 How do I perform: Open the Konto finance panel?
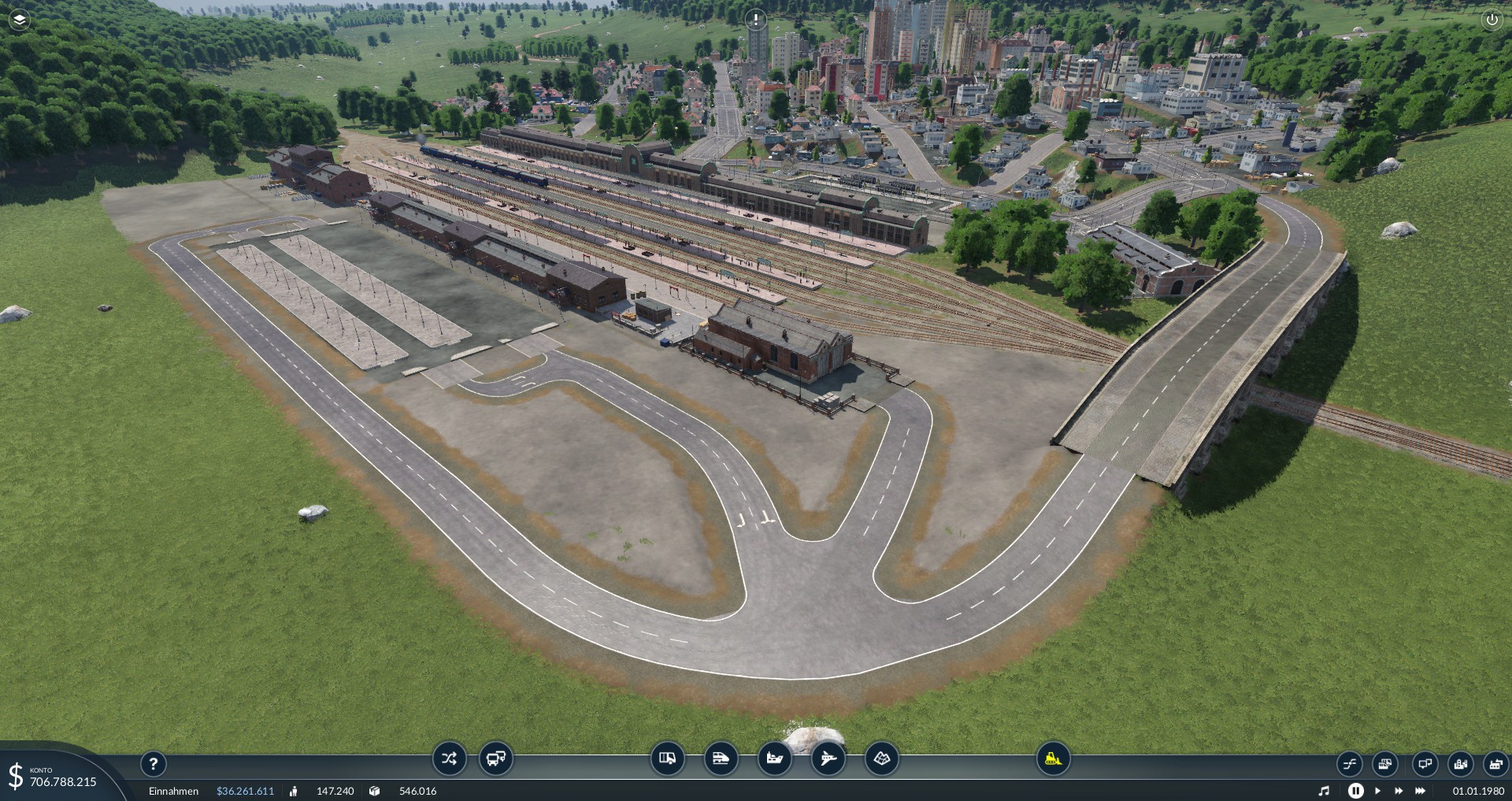(55, 777)
